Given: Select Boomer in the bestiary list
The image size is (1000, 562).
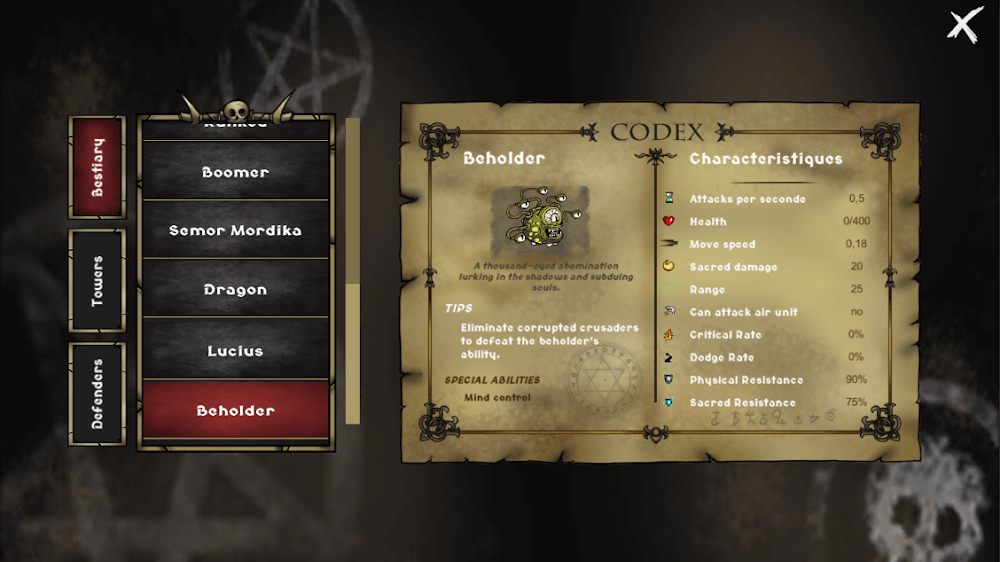Looking at the screenshot, I should coord(236,172).
